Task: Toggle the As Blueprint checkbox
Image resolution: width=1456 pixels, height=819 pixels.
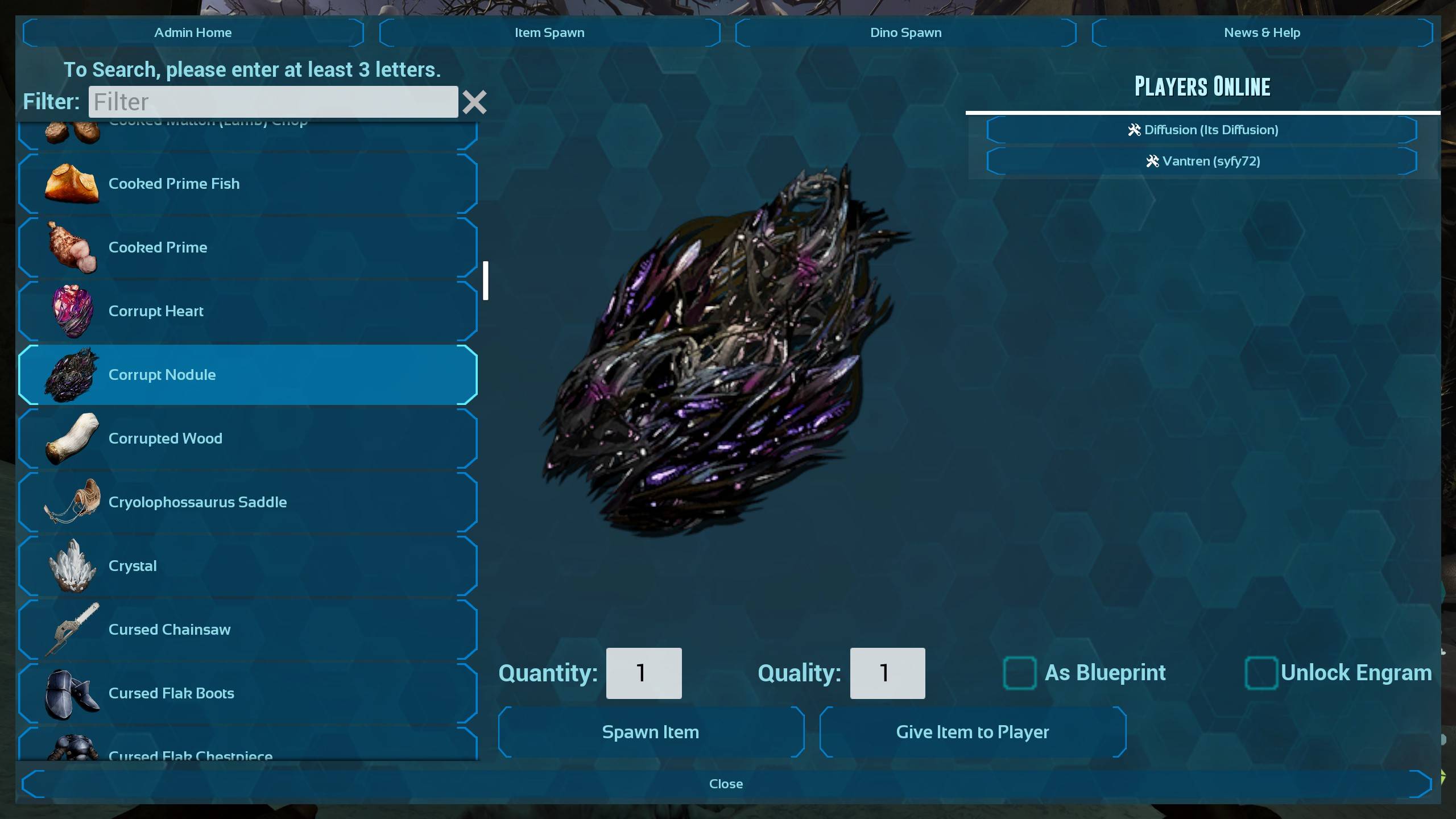Action: [1019, 673]
